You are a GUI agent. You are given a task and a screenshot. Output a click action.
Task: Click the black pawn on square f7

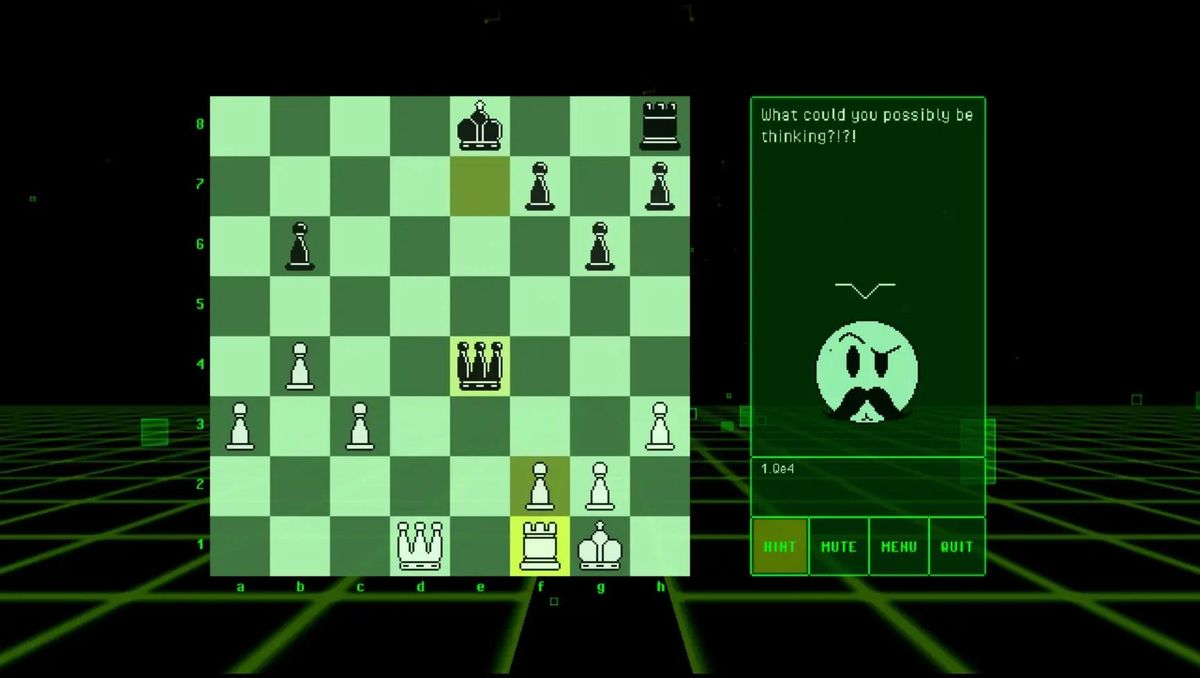(540, 186)
